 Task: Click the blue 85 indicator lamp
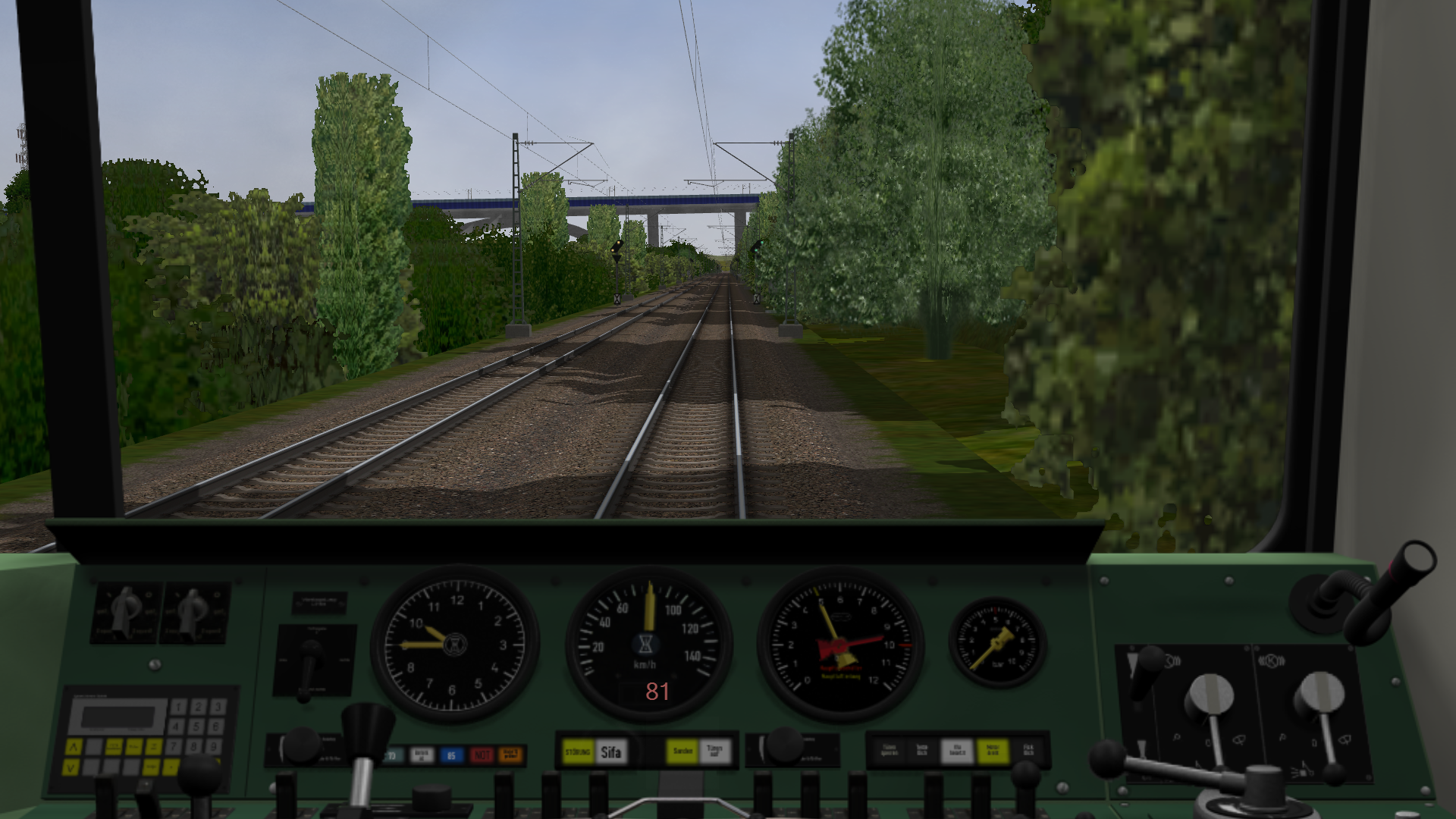[x=451, y=755]
